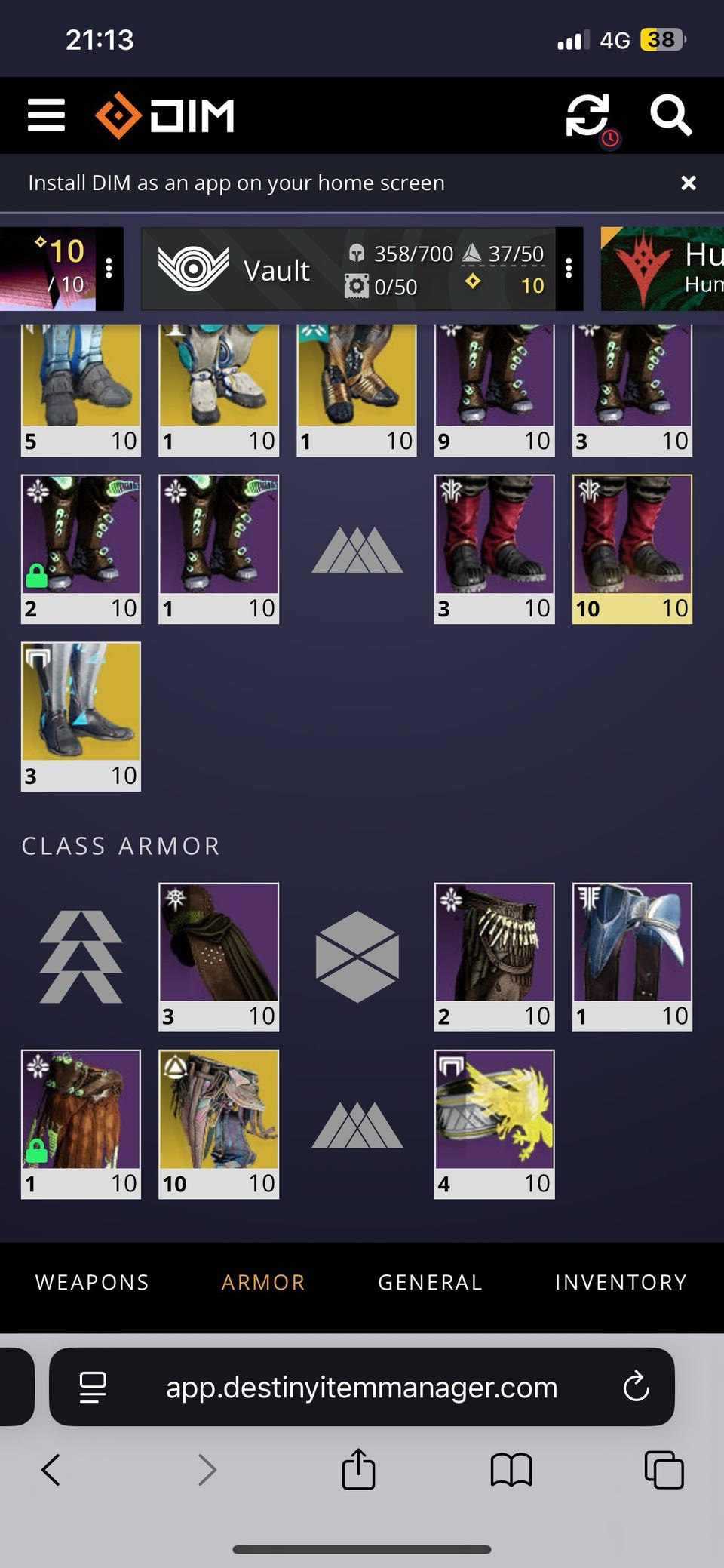
Task: Open the DIM hamburger menu
Action: (x=46, y=115)
